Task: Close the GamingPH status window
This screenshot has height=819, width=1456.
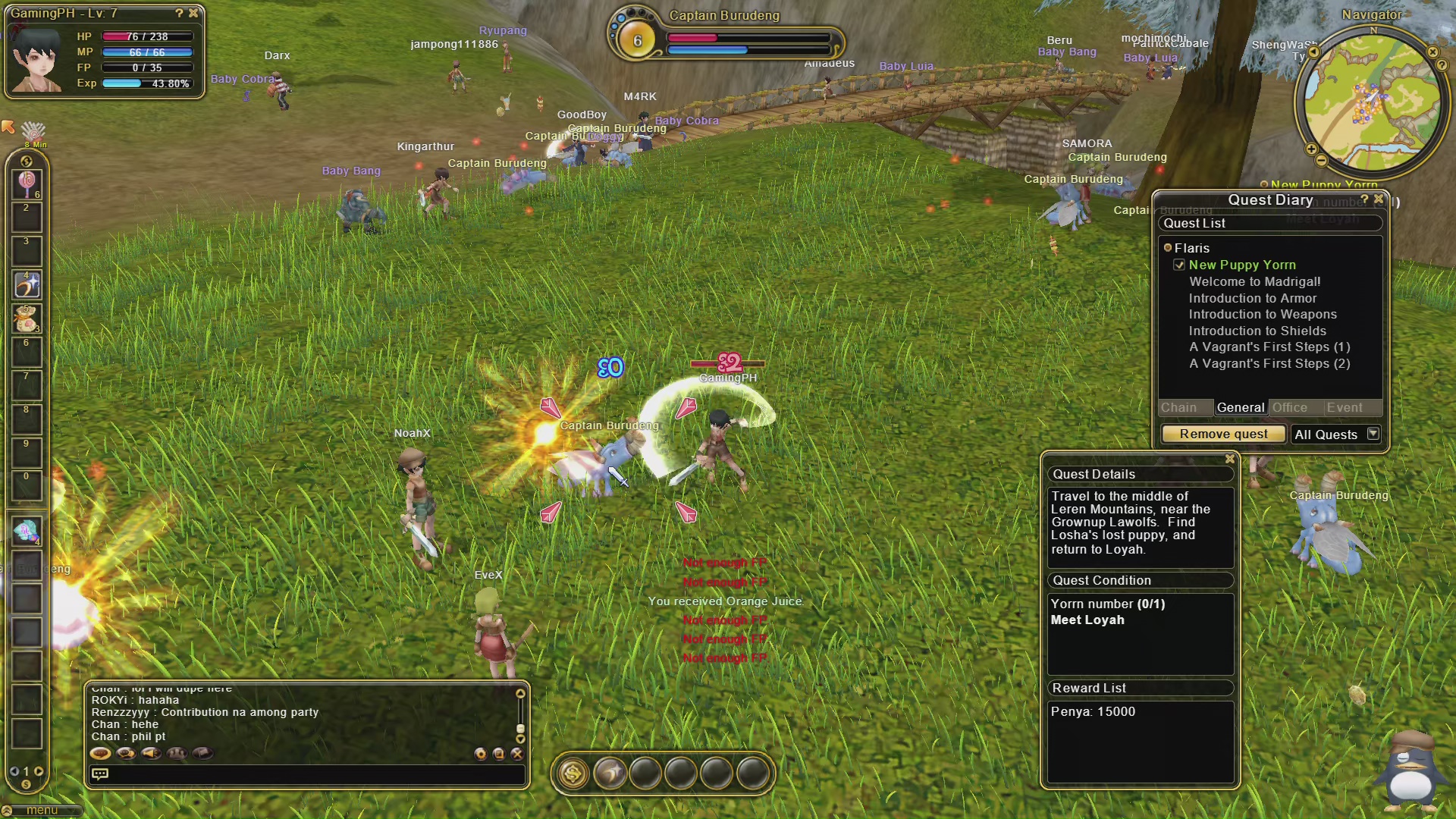Action: [x=193, y=13]
